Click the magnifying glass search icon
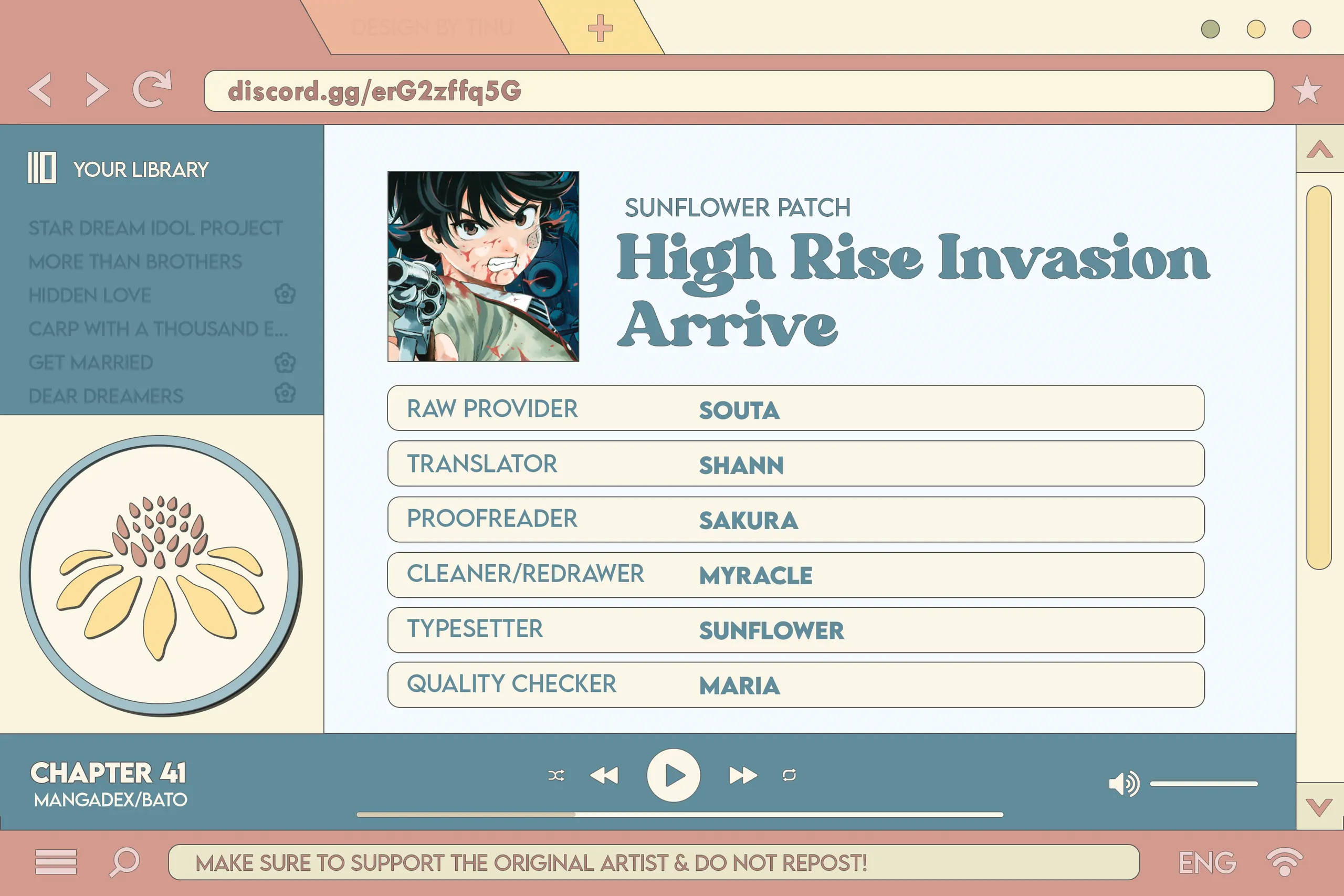This screenshot has width=1344, height=896. (124, 861)
